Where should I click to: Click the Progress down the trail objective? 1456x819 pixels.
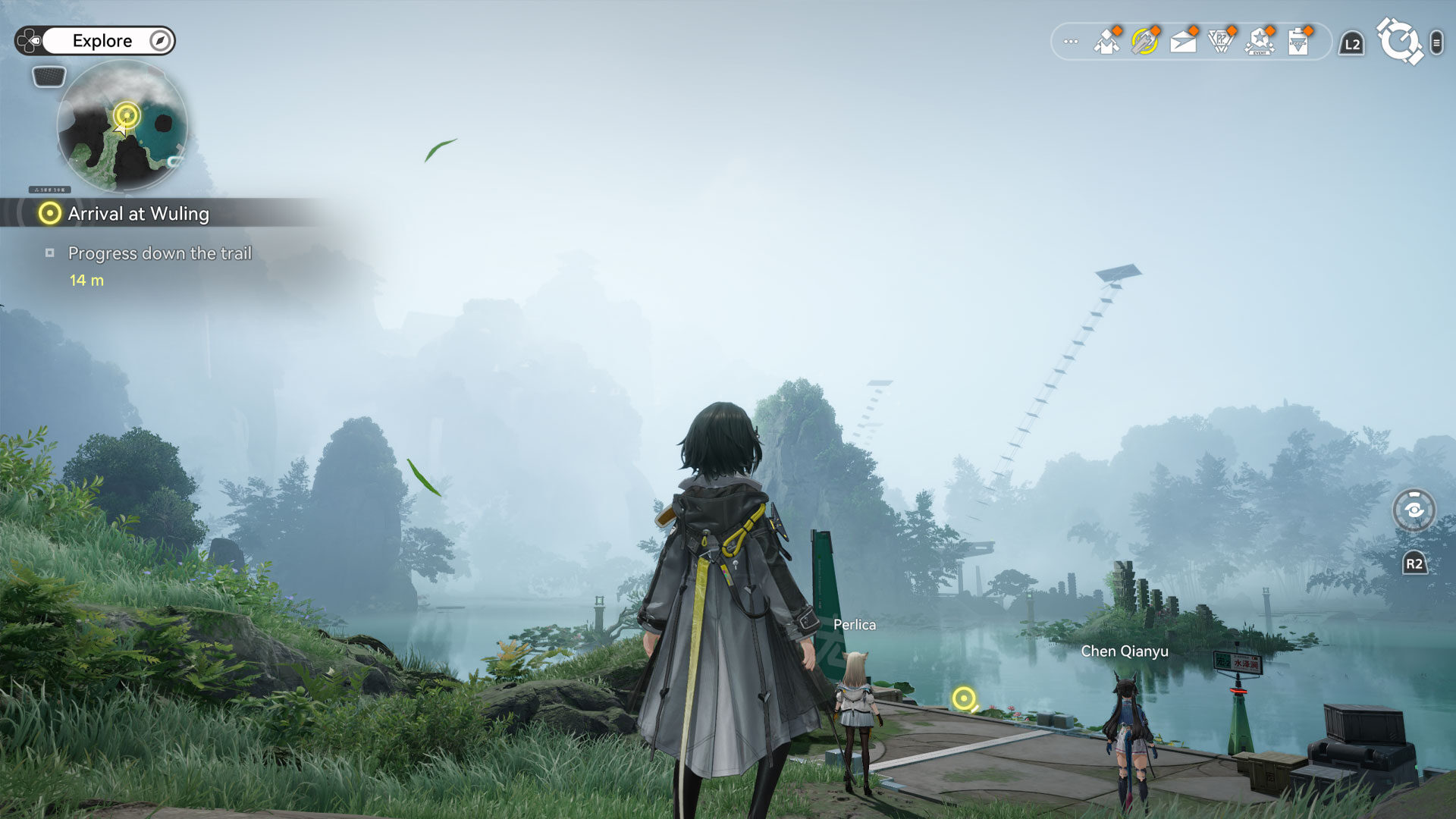click(160, 253)
